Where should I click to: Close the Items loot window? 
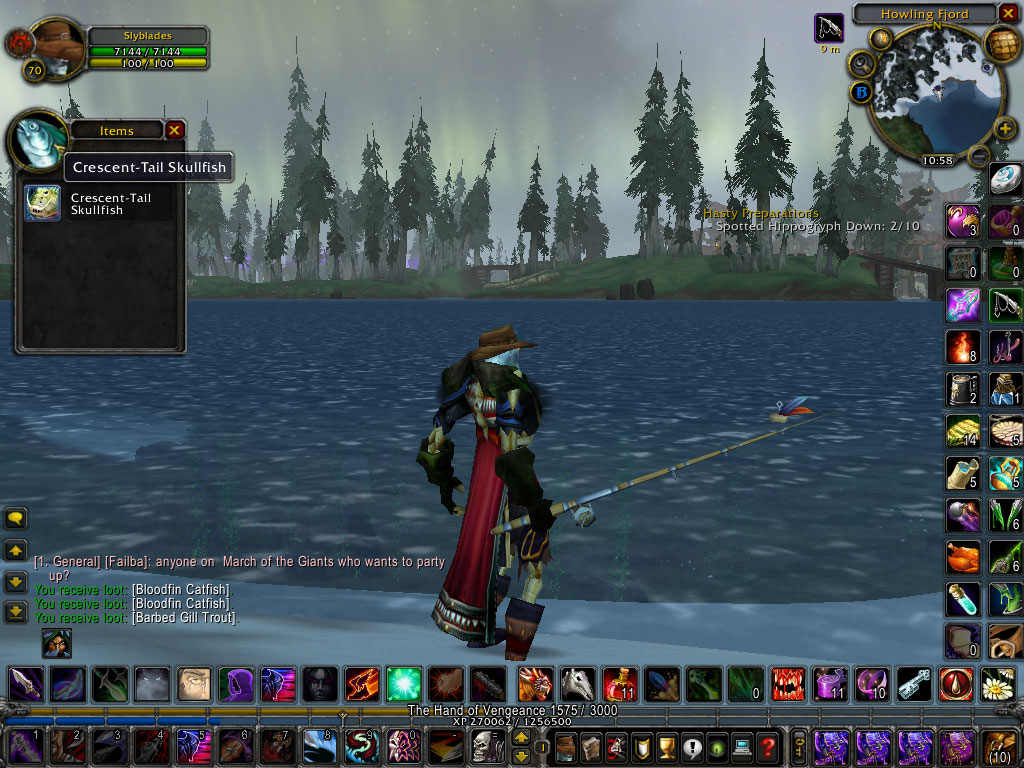pyautogui.click(x=175, y=130)
